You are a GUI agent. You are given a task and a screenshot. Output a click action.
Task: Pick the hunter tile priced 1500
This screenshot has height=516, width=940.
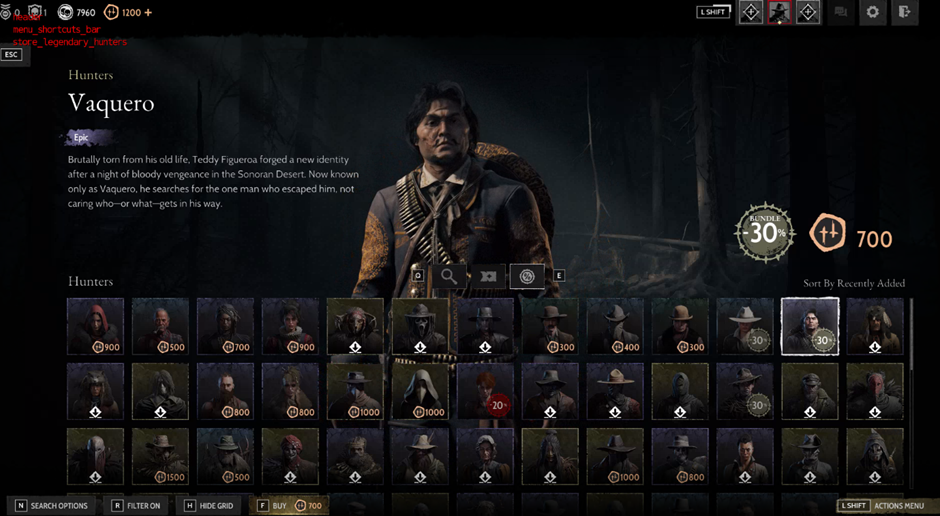(x=160, y=456)
